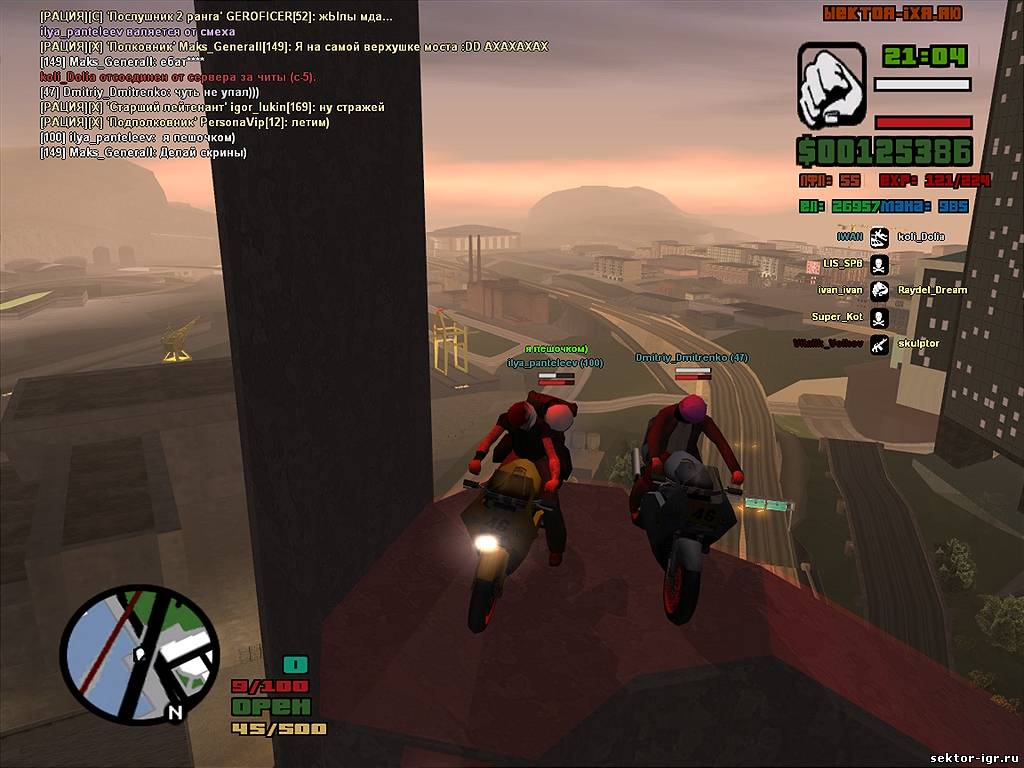Click the skull icon next to LIS_SPB
Viewport: 1024px width, 768px height.
click(879, 264)
